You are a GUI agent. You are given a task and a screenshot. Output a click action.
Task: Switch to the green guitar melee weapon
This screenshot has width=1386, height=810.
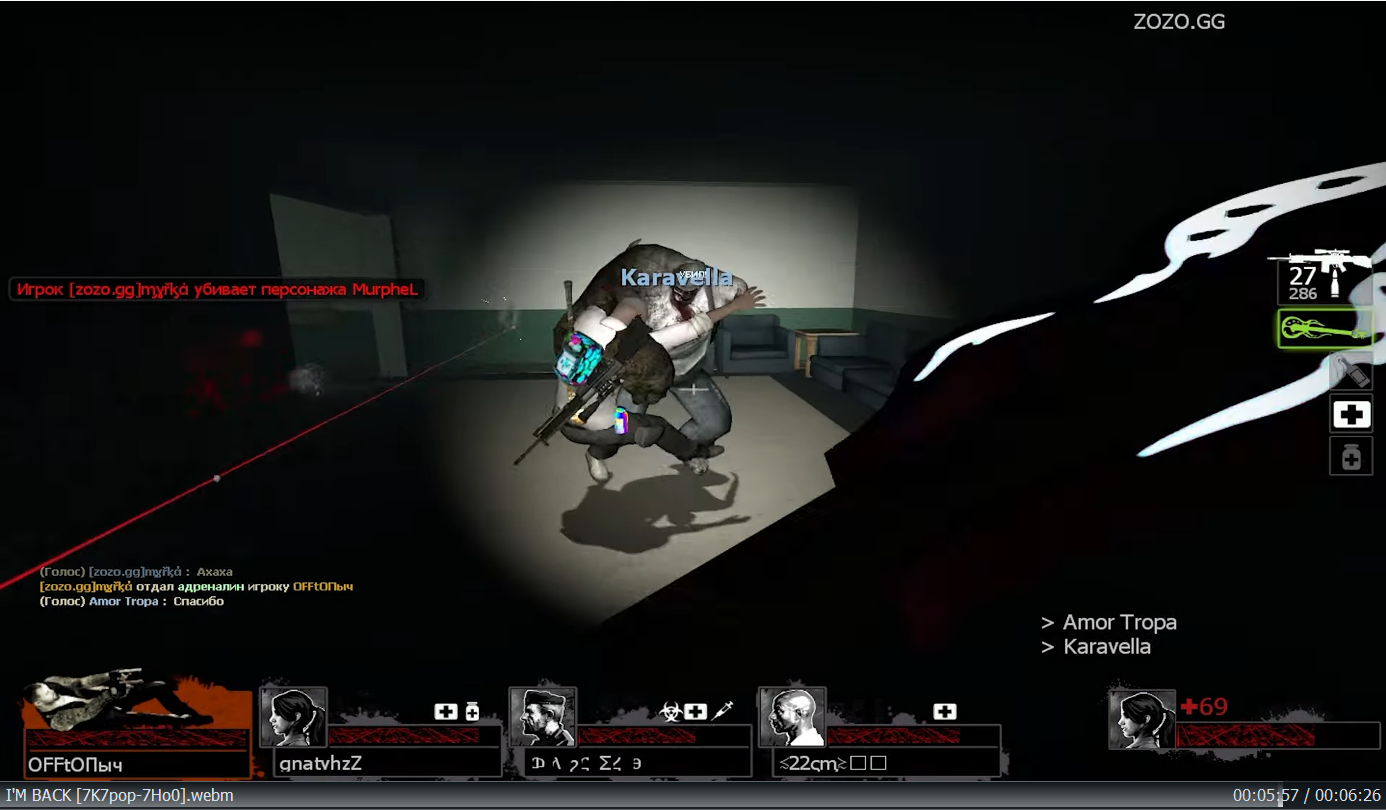coord(1324,328)
